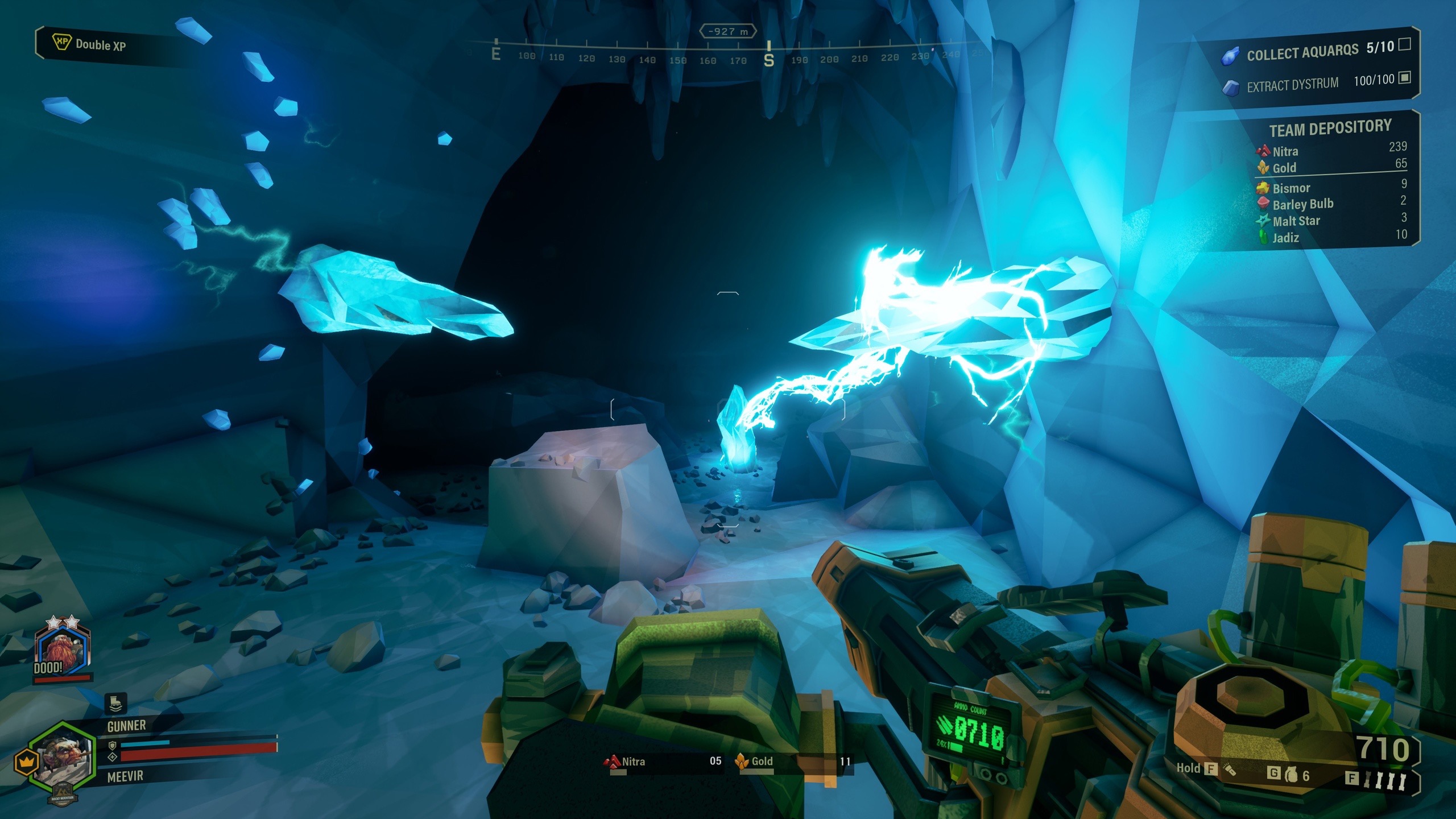Open the Team Depository panel header

pos(1330,128)
